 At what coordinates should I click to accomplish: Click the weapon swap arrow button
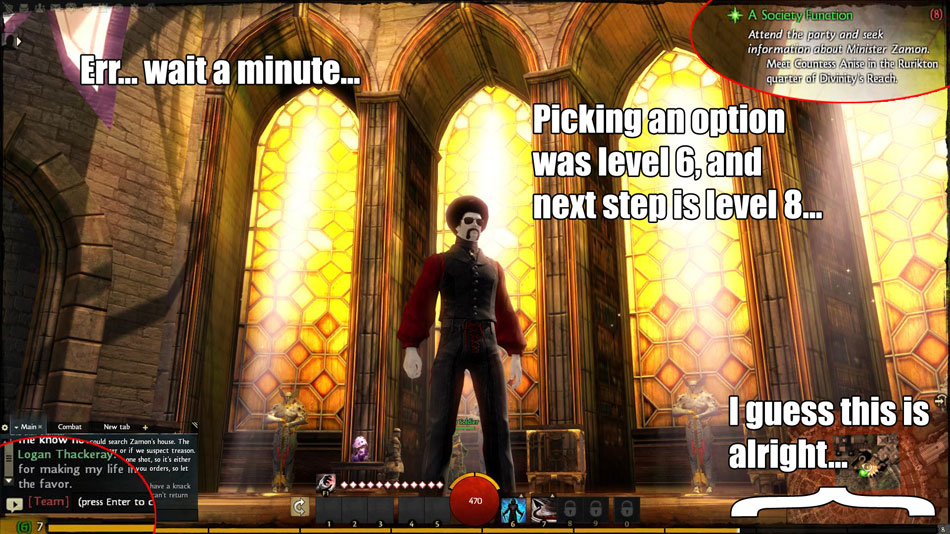(299, 507)
